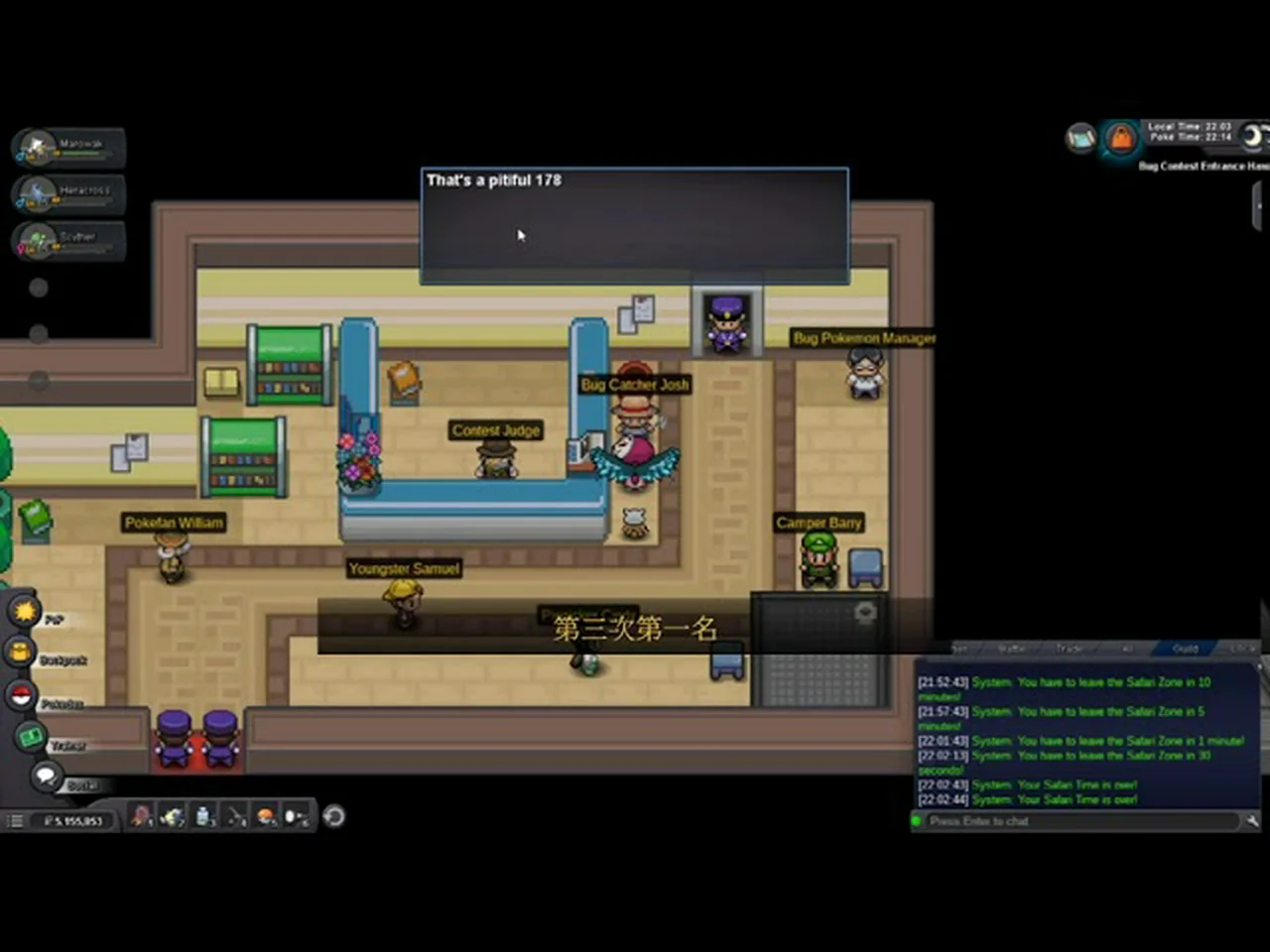Switch to the Trade chat tab
This screenshot has width=1270, height=952.
coord(1070,649)
